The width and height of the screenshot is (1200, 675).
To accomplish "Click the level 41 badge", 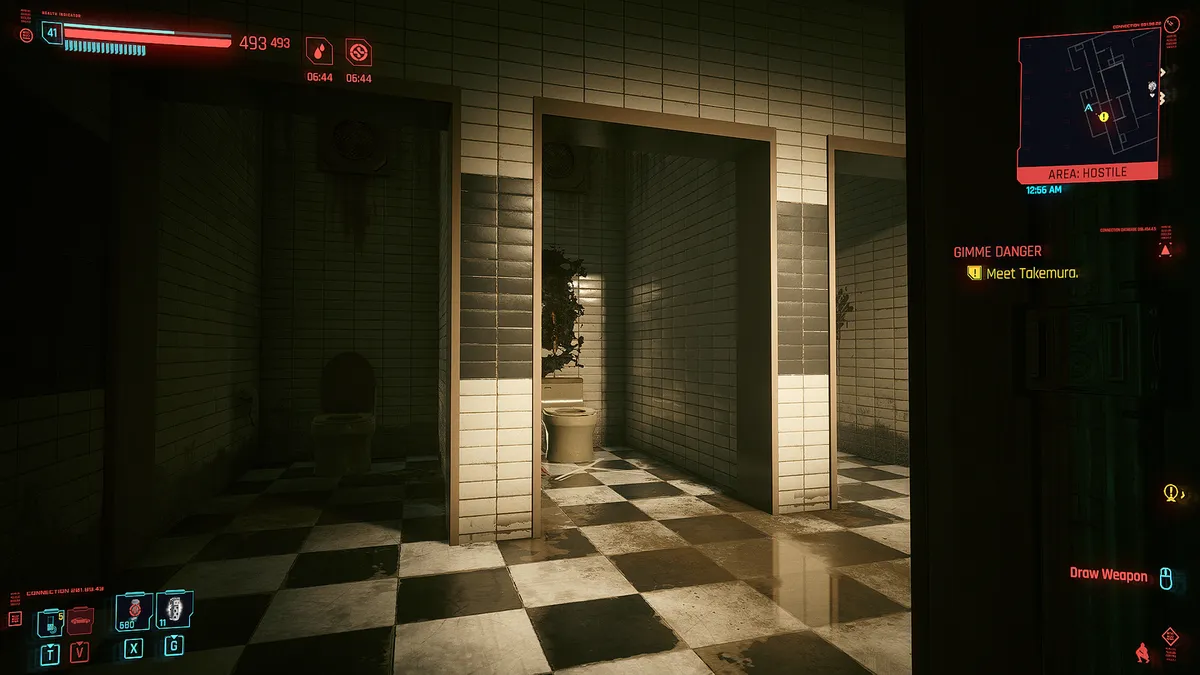I will [x=51, y=34].
